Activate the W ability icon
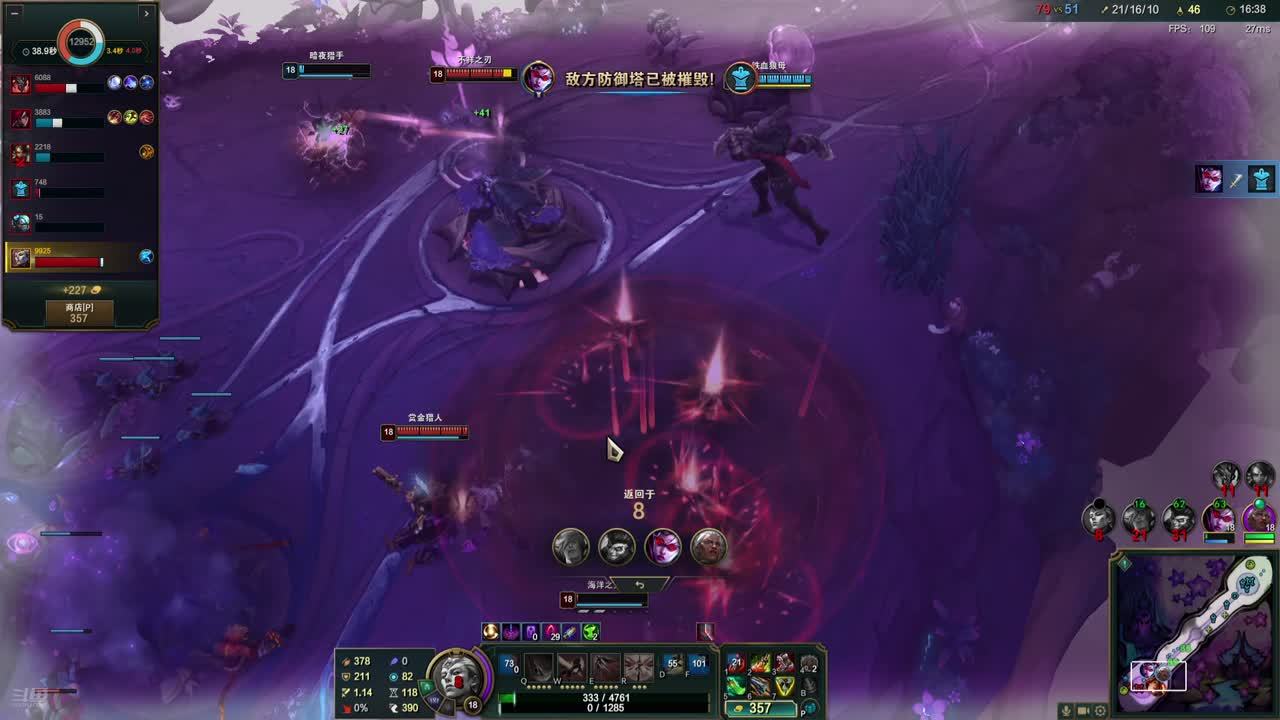This screenshot has width=1280, height=720. coord(573,667)
